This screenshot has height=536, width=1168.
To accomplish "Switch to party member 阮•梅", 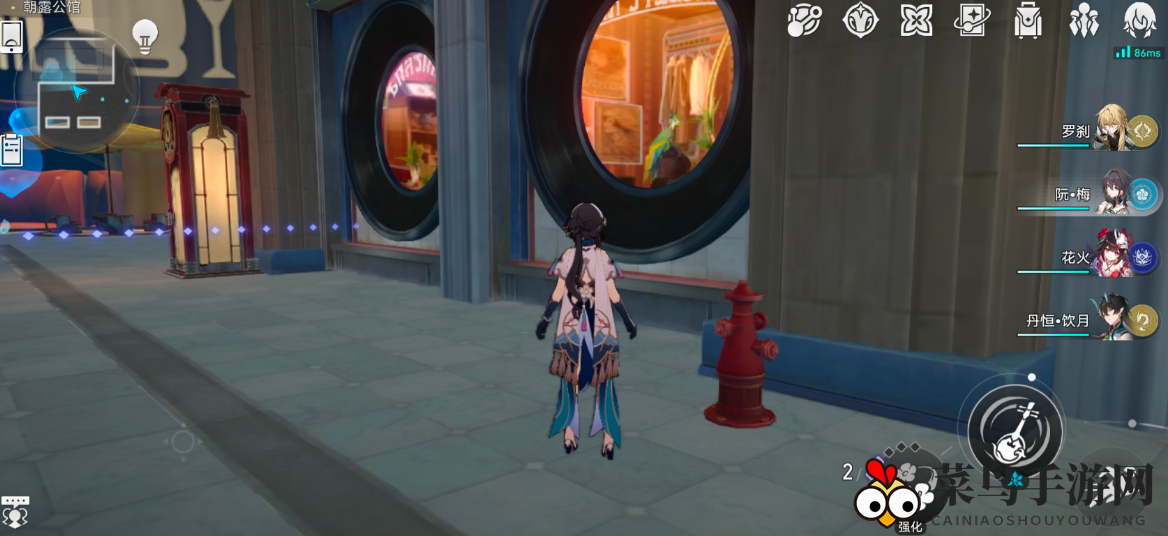I will (1113, 193).
